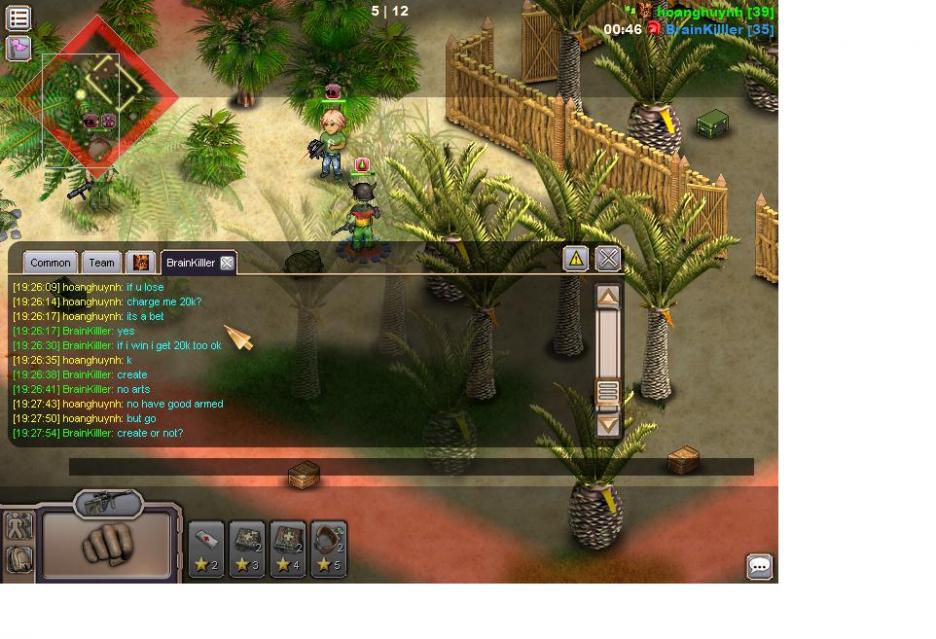
Task: Toggle the standing stance icon
Action: click(x=19, y=527)
